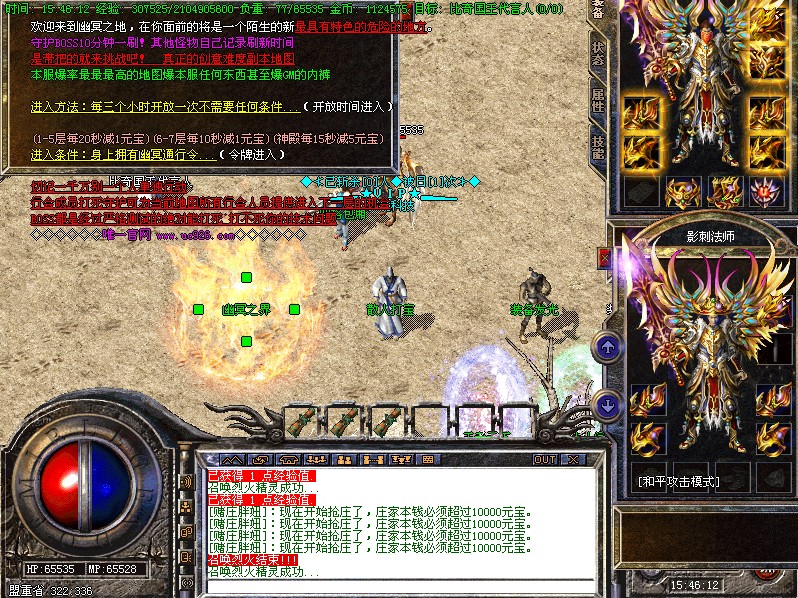Open the 技能 skills tab
The image size is (798, 598).
point(597,148)
